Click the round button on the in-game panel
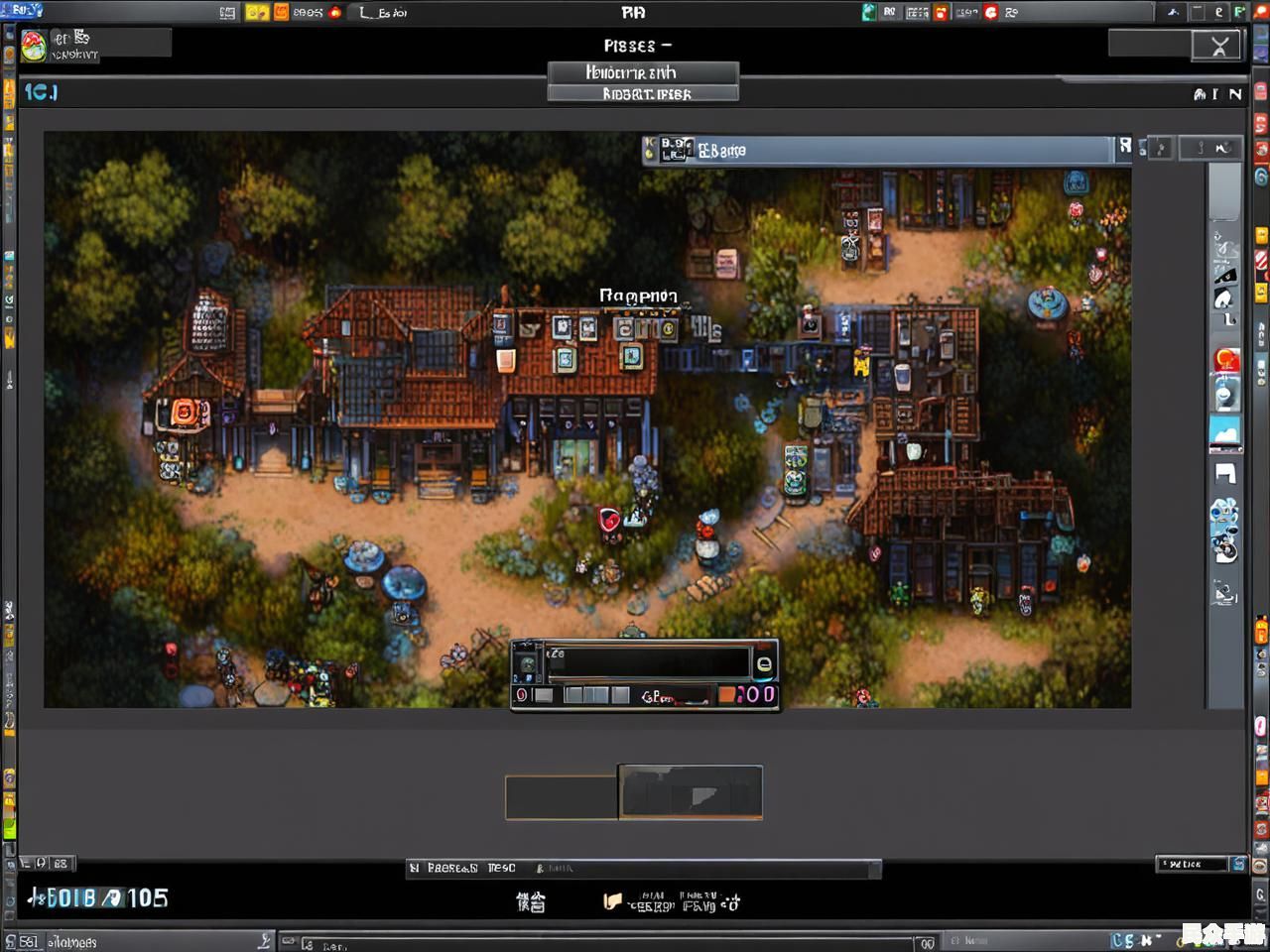1270x952 pixels. tap(764, 664)
